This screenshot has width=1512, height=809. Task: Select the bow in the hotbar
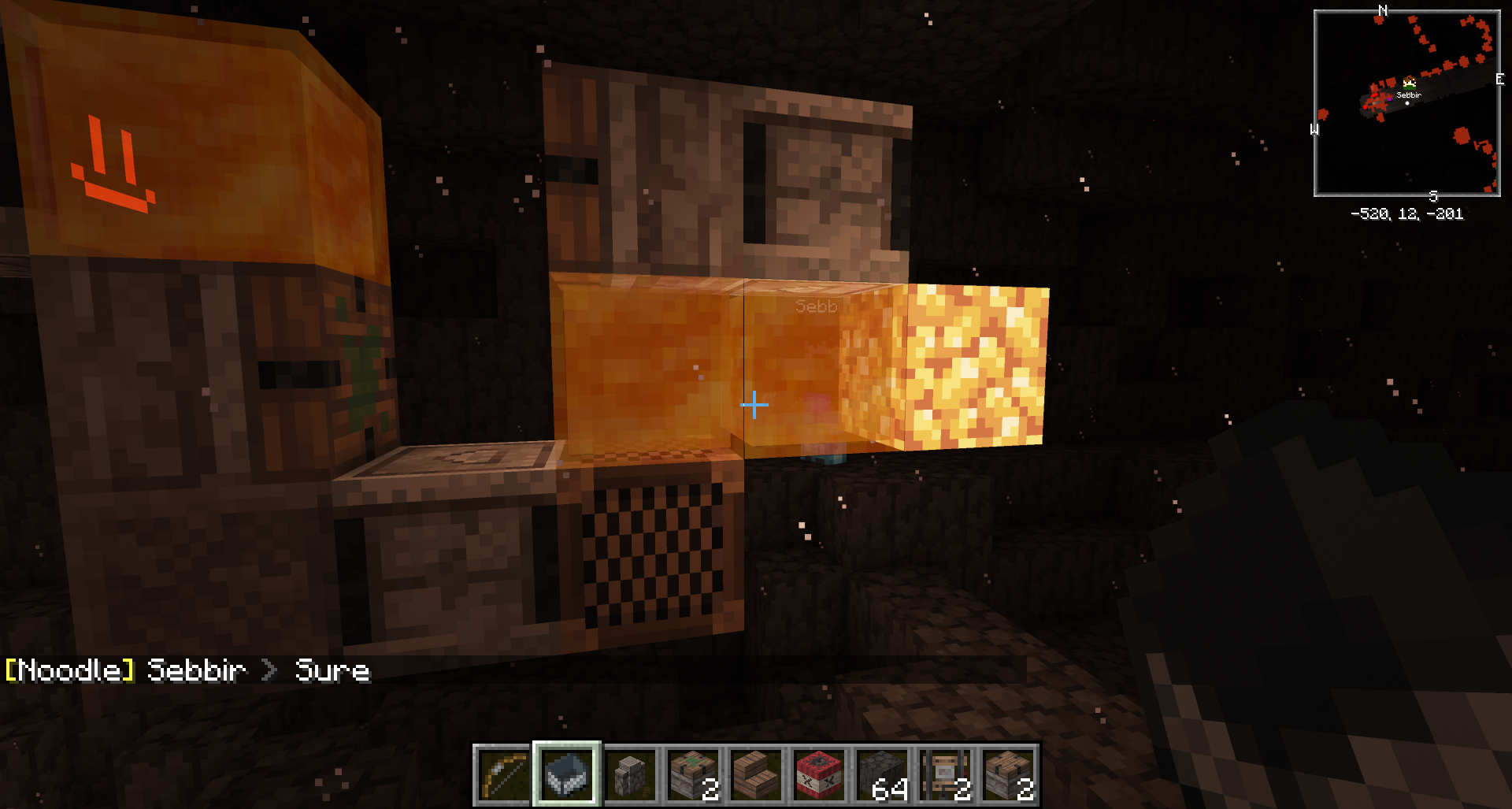click(504, 774)
